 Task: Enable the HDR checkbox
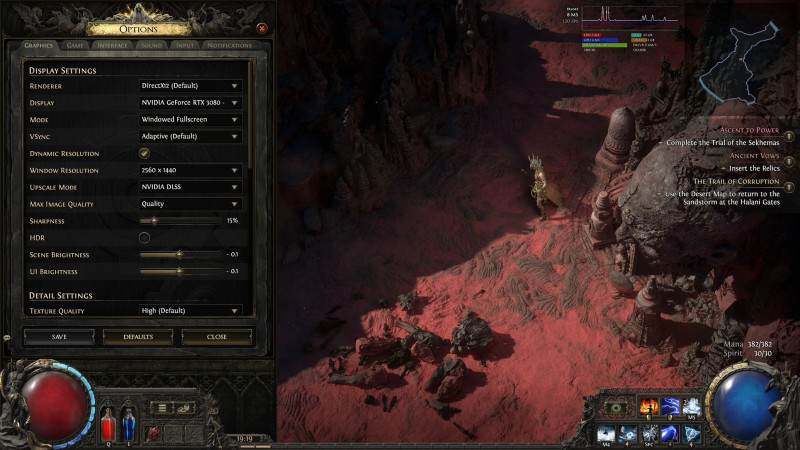pos(144,237)
